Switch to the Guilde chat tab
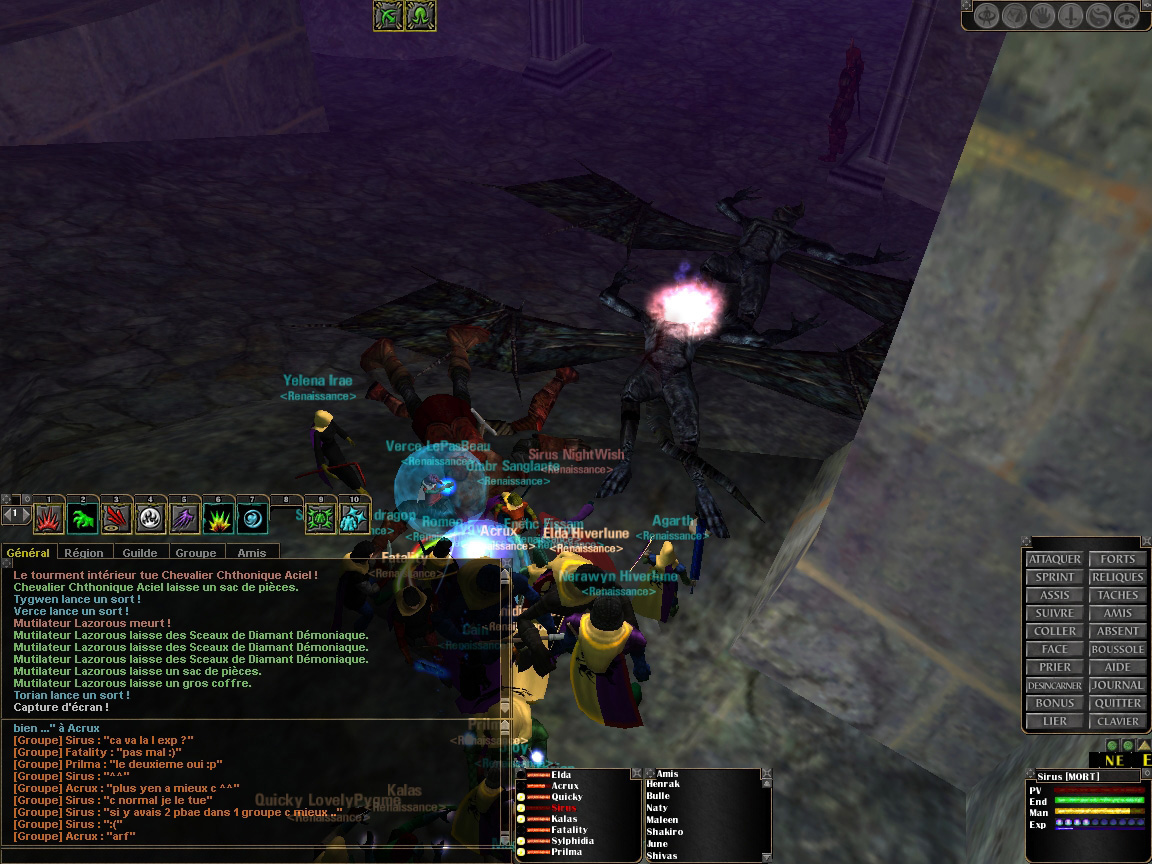The image size is (1152, 864). click(140, 553)
